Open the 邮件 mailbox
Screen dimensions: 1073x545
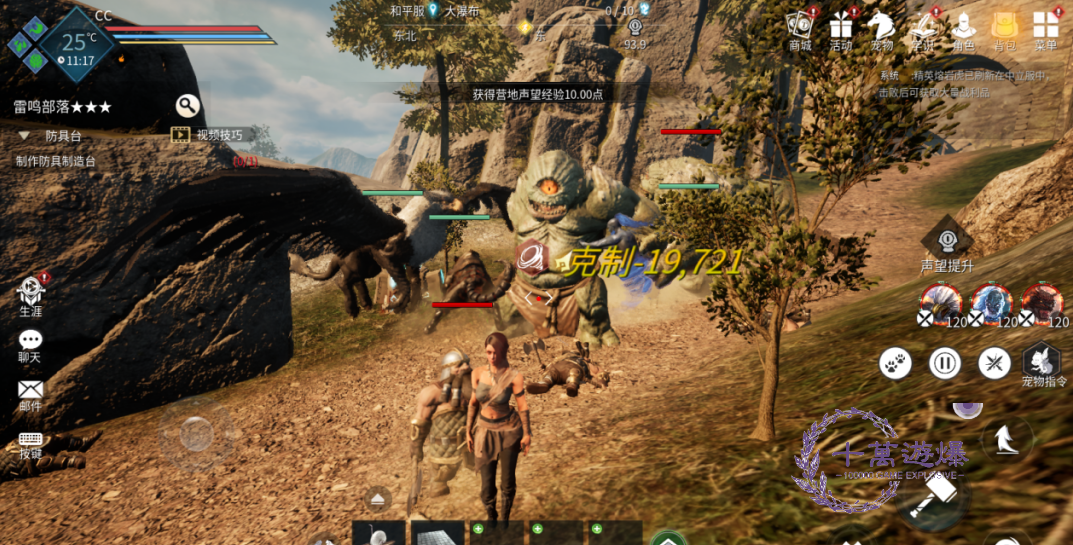30,392
